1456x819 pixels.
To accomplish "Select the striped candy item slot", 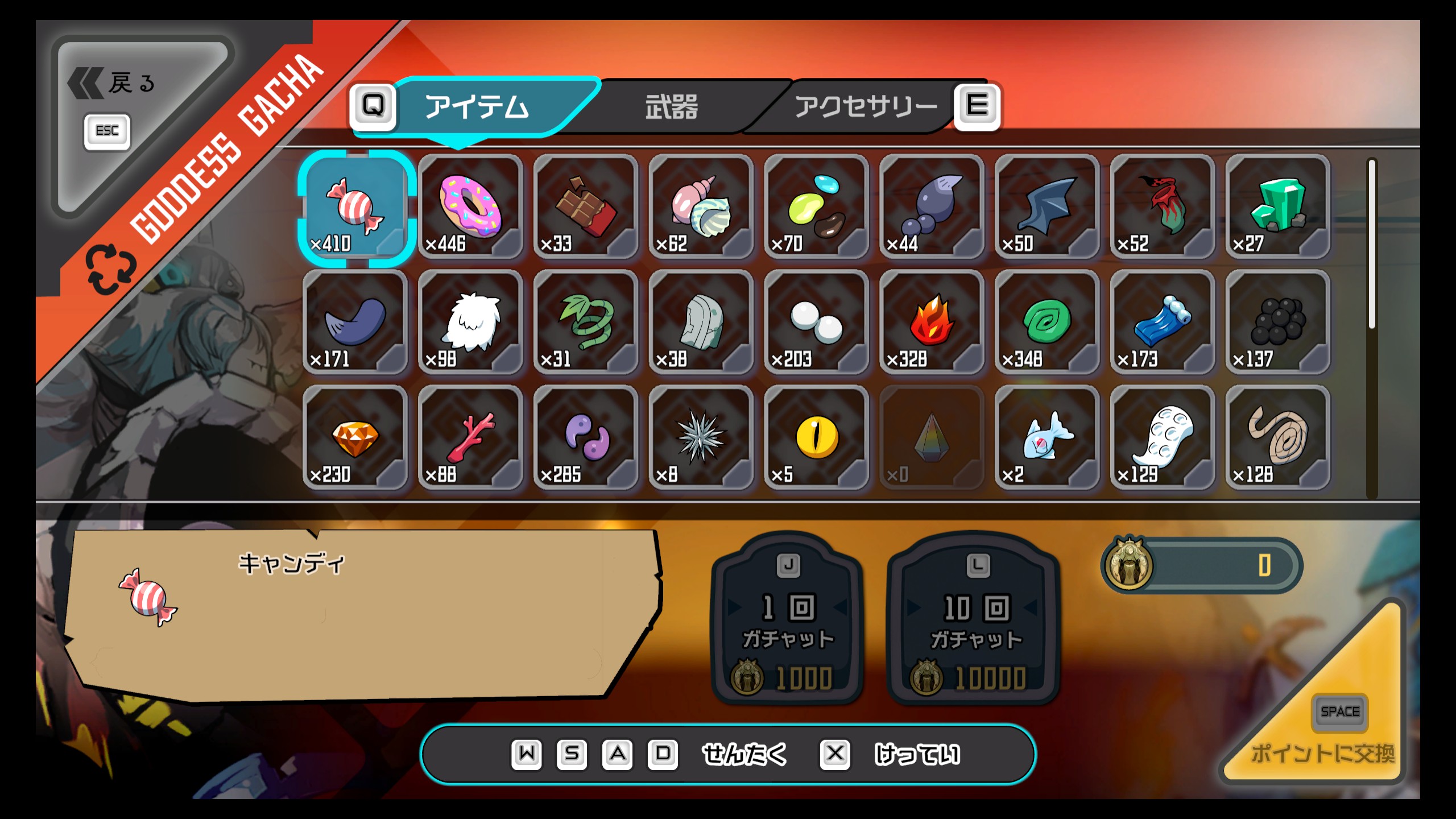I will [356, 207].
